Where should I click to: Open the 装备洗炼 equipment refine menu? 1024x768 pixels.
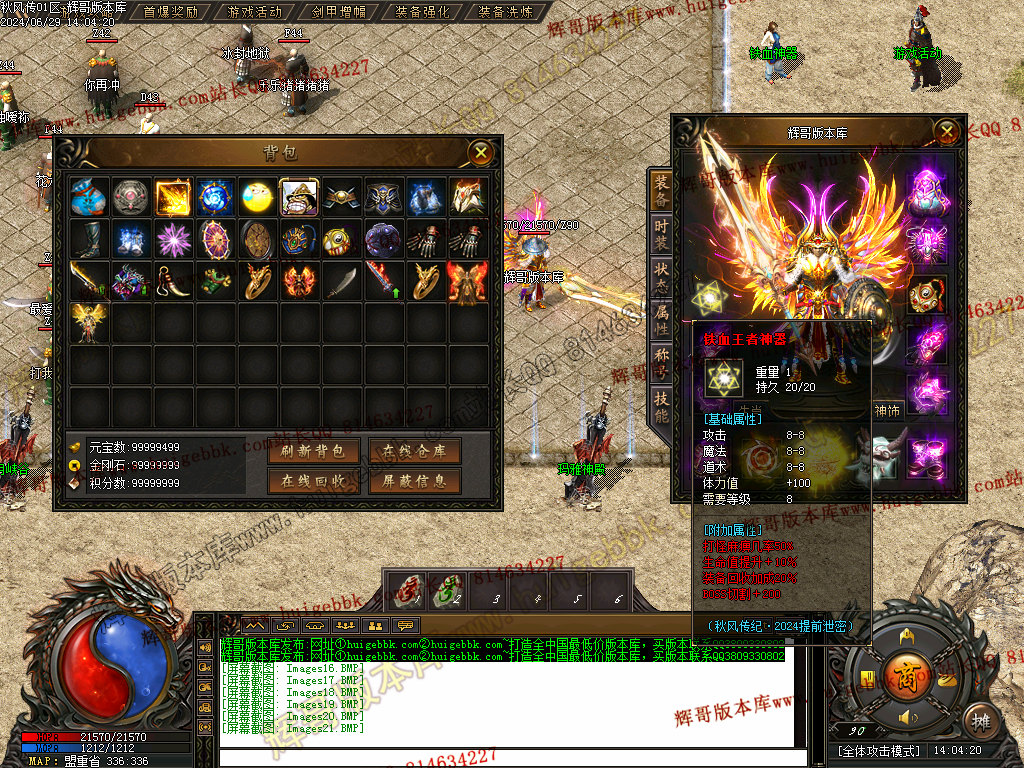506,12
